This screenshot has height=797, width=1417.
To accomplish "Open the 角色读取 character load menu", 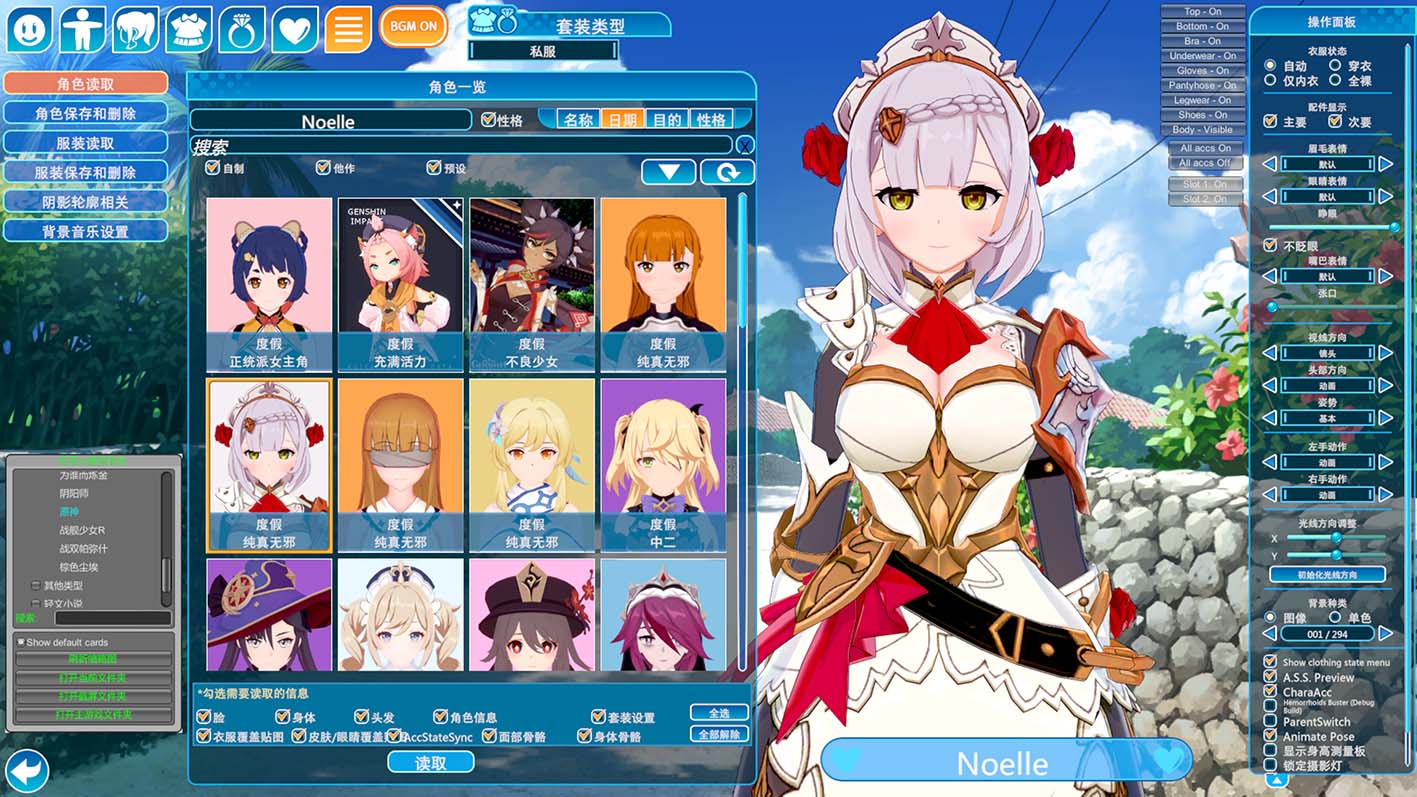I will point(85,84).
